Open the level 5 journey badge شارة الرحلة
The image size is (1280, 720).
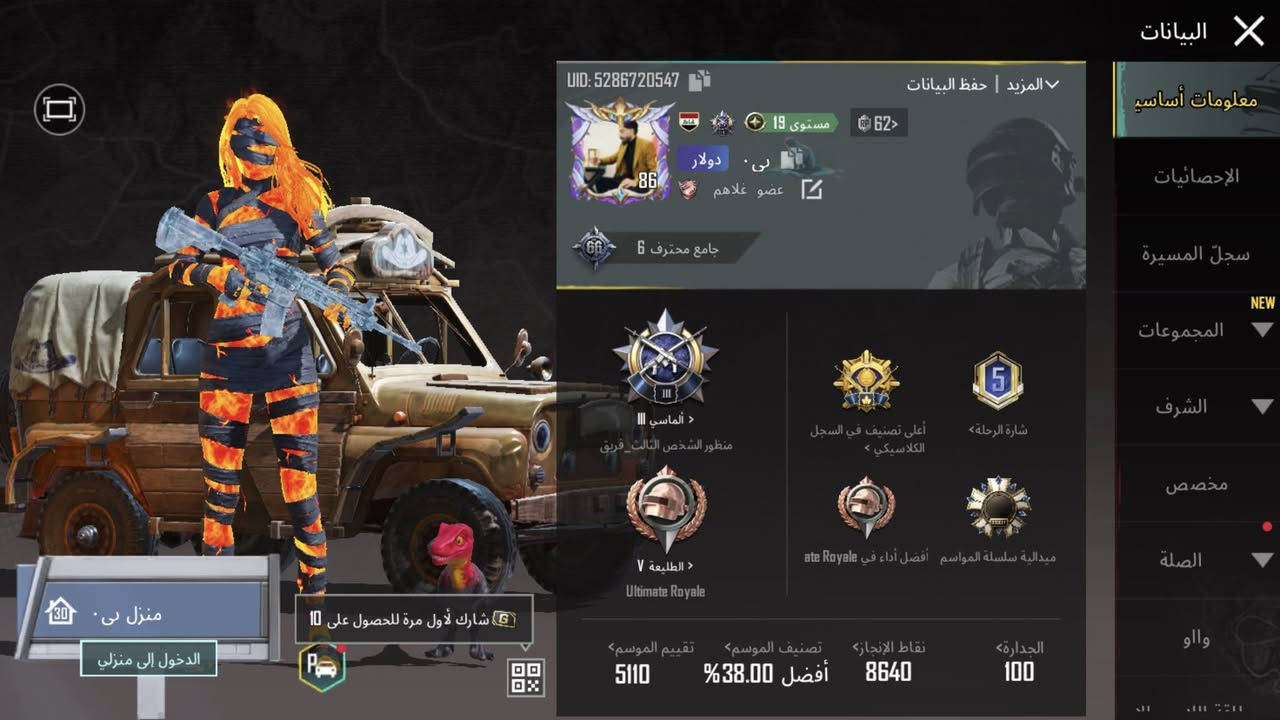[x=998, y=380]
